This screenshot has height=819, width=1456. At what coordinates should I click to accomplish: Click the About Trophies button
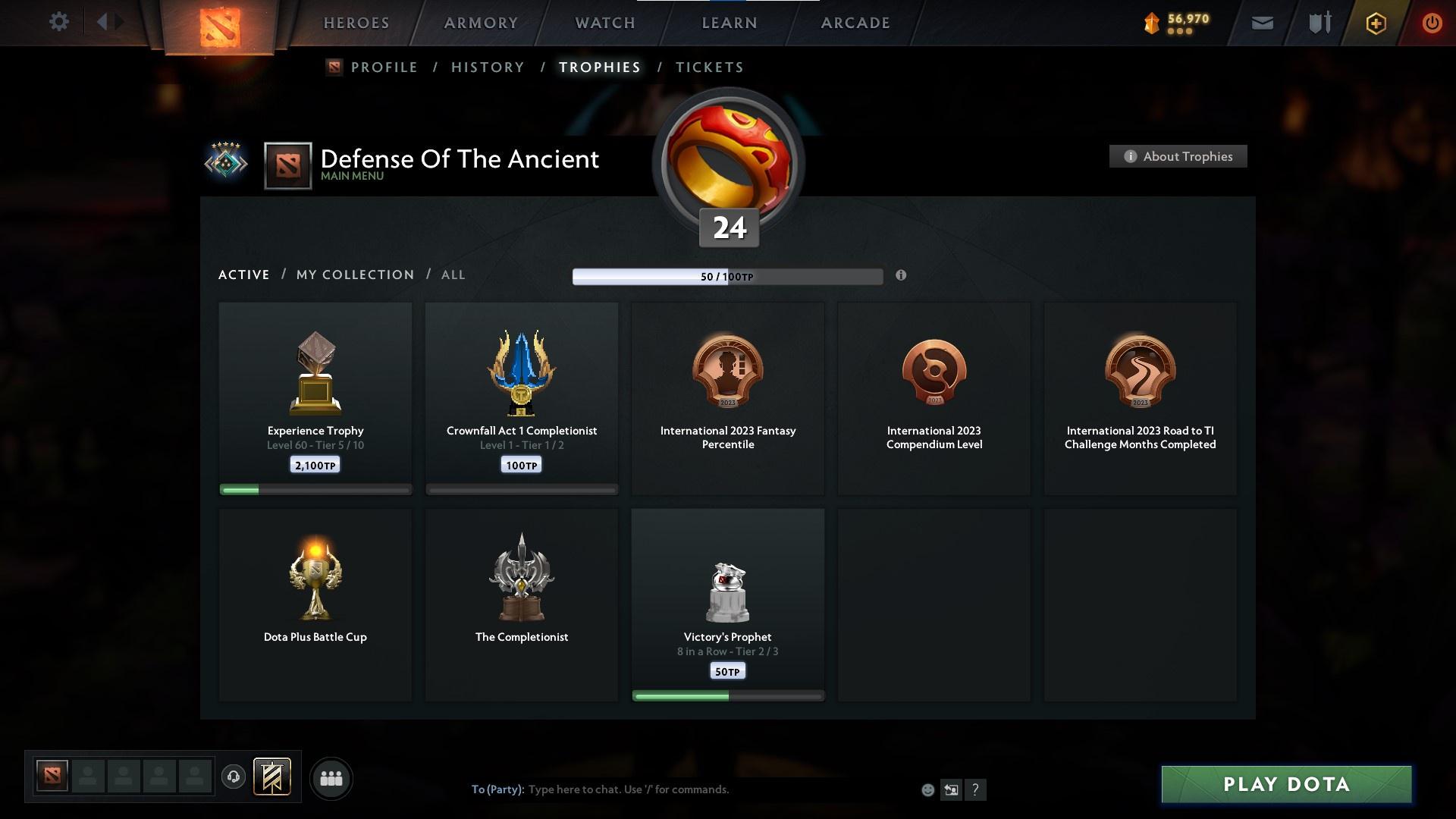click(x=1178, y=156)
